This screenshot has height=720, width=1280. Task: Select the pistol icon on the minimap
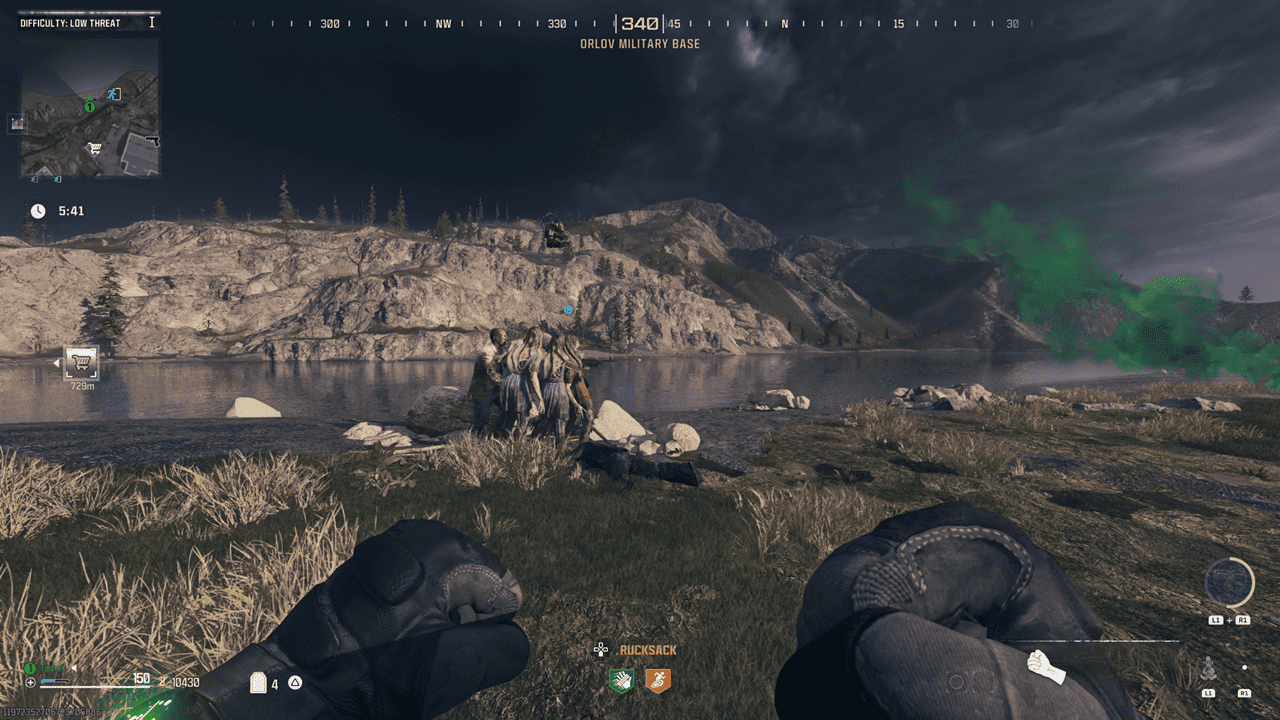(x=151, y=140)
